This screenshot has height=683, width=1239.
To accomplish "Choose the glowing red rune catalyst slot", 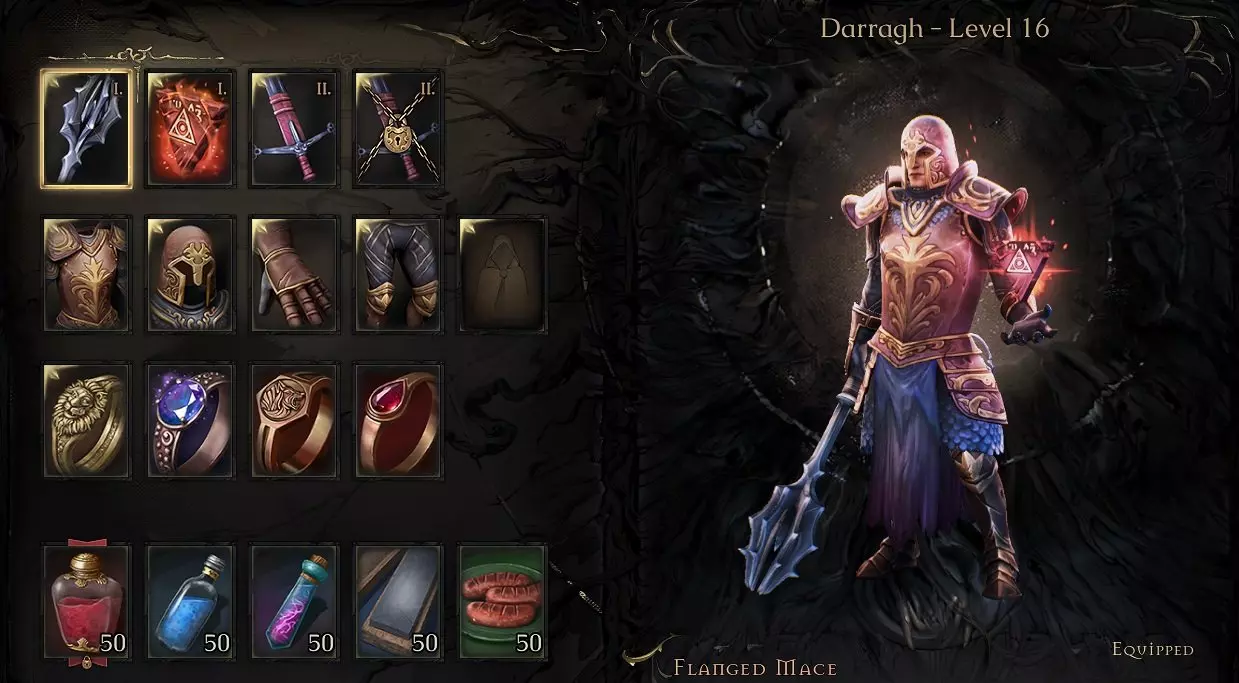I will coord(190,128).
